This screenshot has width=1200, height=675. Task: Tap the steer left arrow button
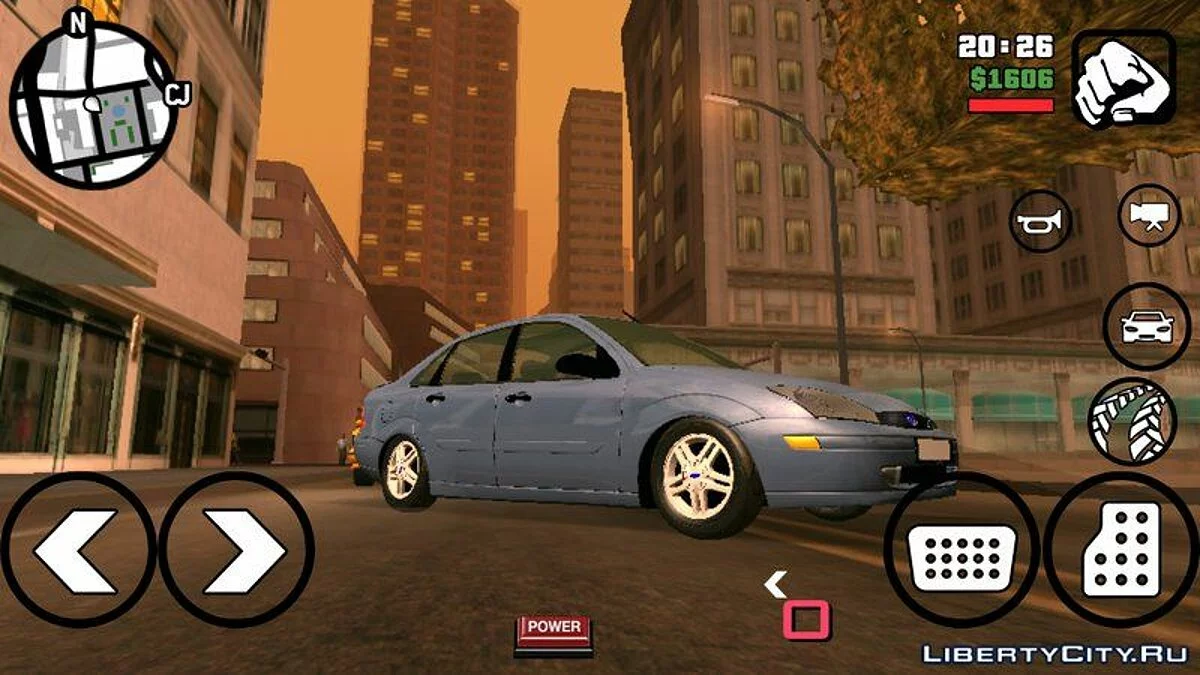tap(78, 550)
